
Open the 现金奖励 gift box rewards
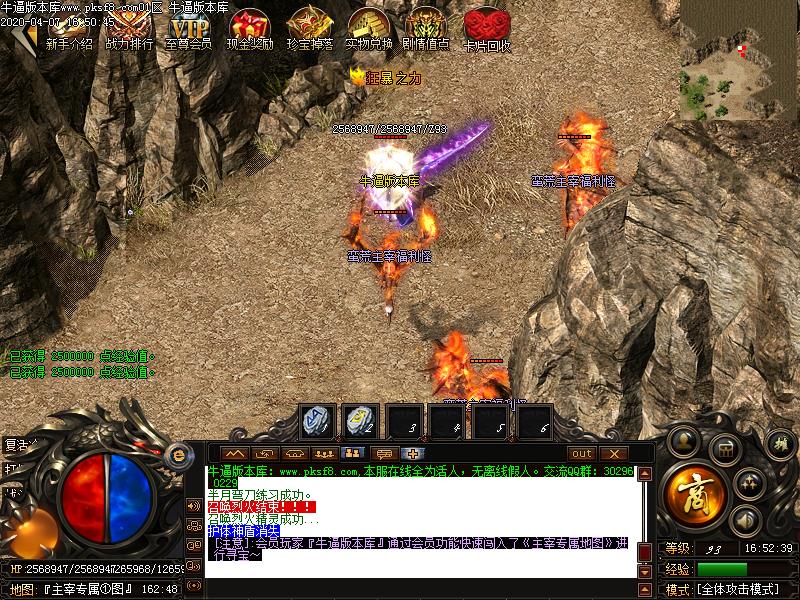click(x=249, y=30)
